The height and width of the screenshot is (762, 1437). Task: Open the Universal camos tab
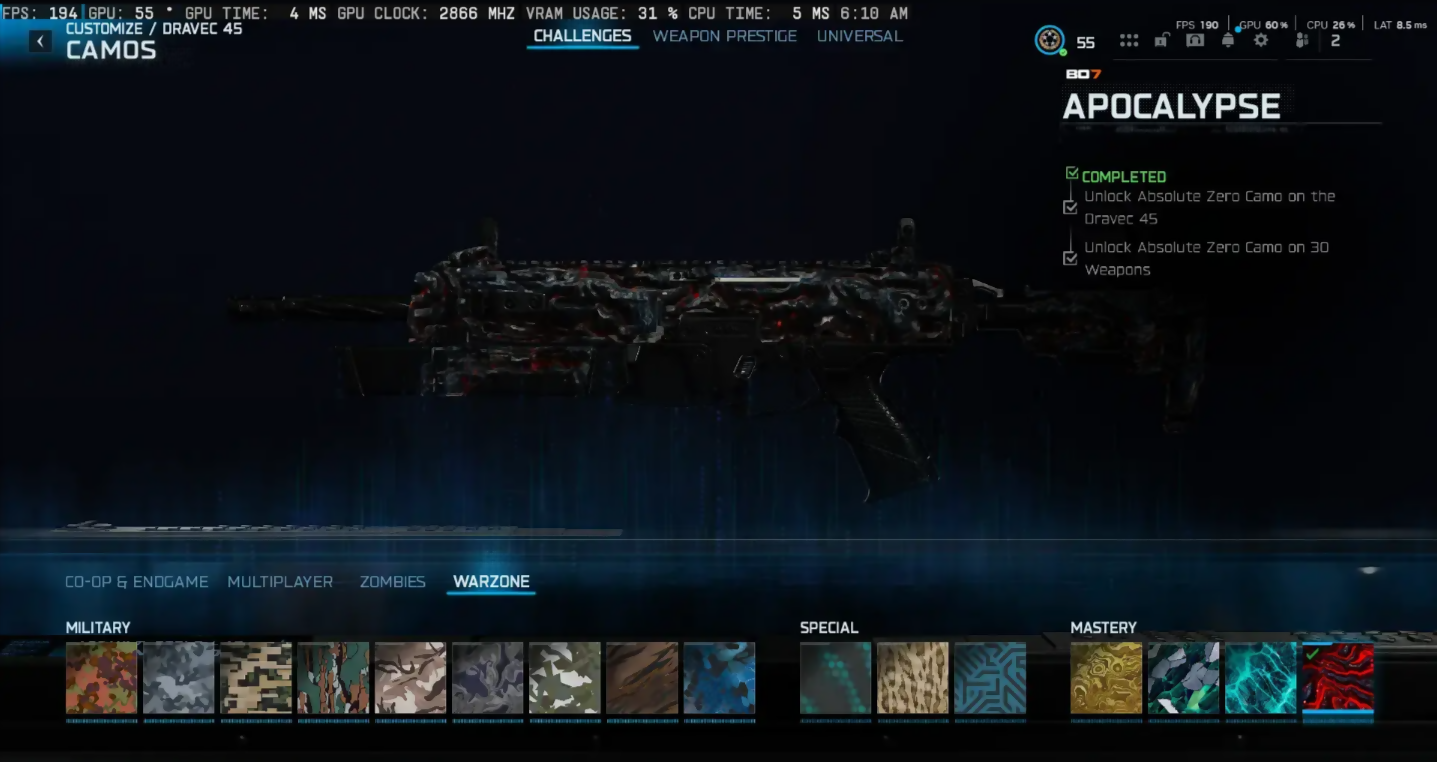pyautogui.click(x=859, y=36)
